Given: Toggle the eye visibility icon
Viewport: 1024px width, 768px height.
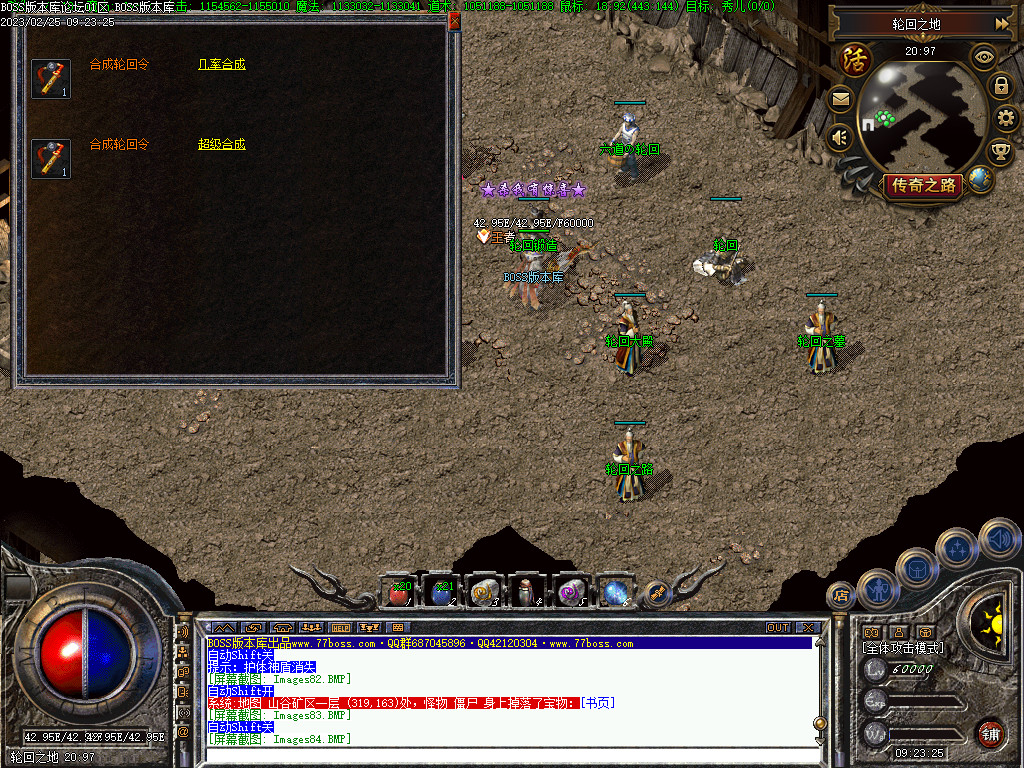Looking at the screenshot, I should 985,56.
